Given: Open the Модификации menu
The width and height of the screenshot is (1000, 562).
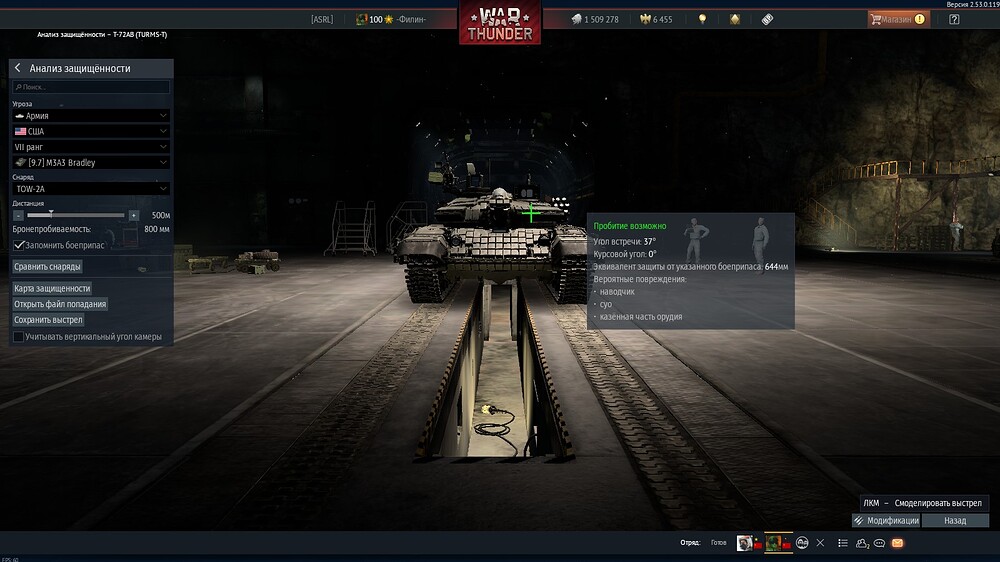Looking at the screenshot, I should tap(886, 521).
